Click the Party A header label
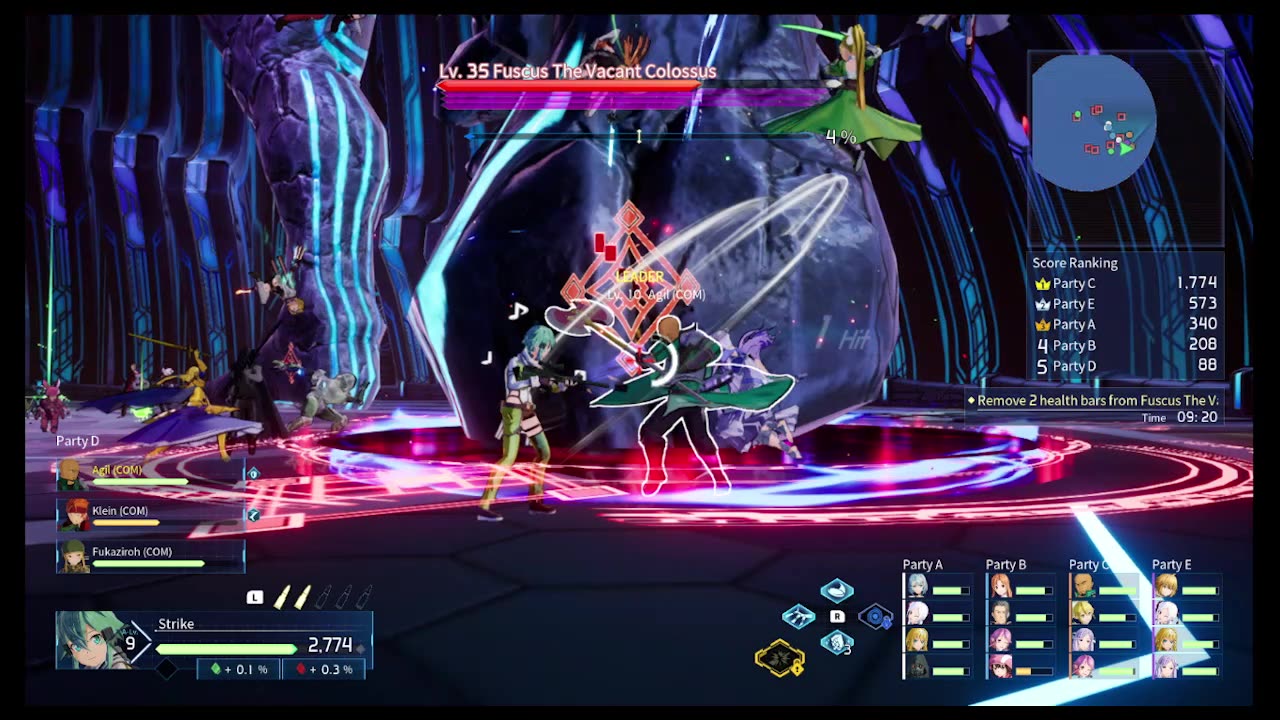 click(922, 565)
